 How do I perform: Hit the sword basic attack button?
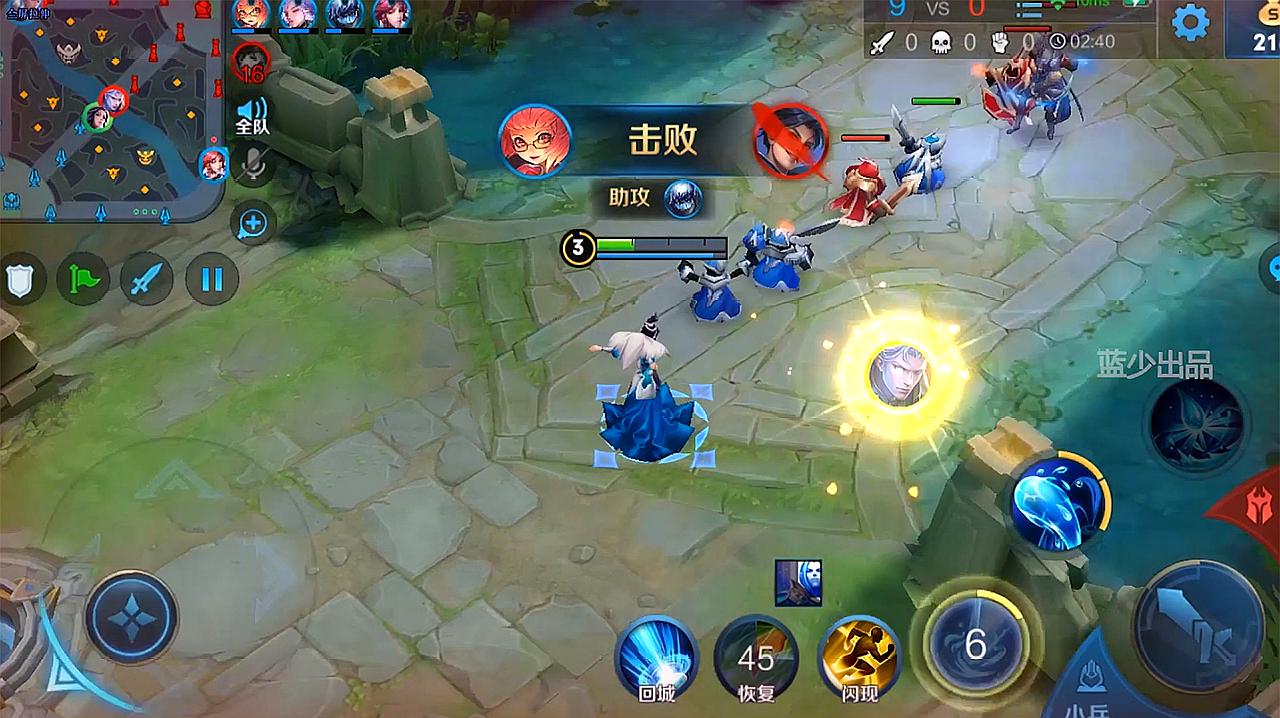(x=1198, y=627)
